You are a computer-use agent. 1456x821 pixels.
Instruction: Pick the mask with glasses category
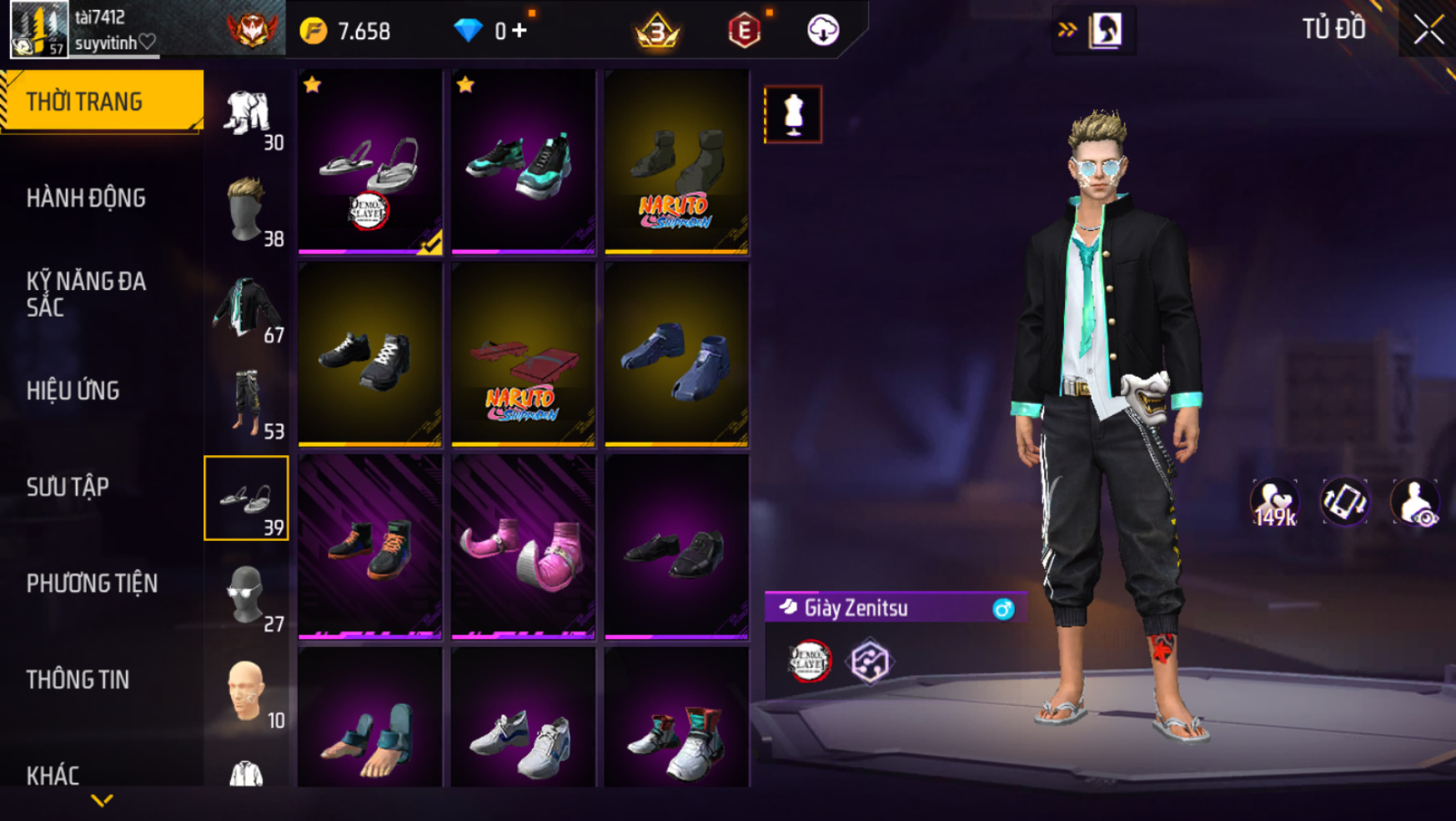point(247,595)
